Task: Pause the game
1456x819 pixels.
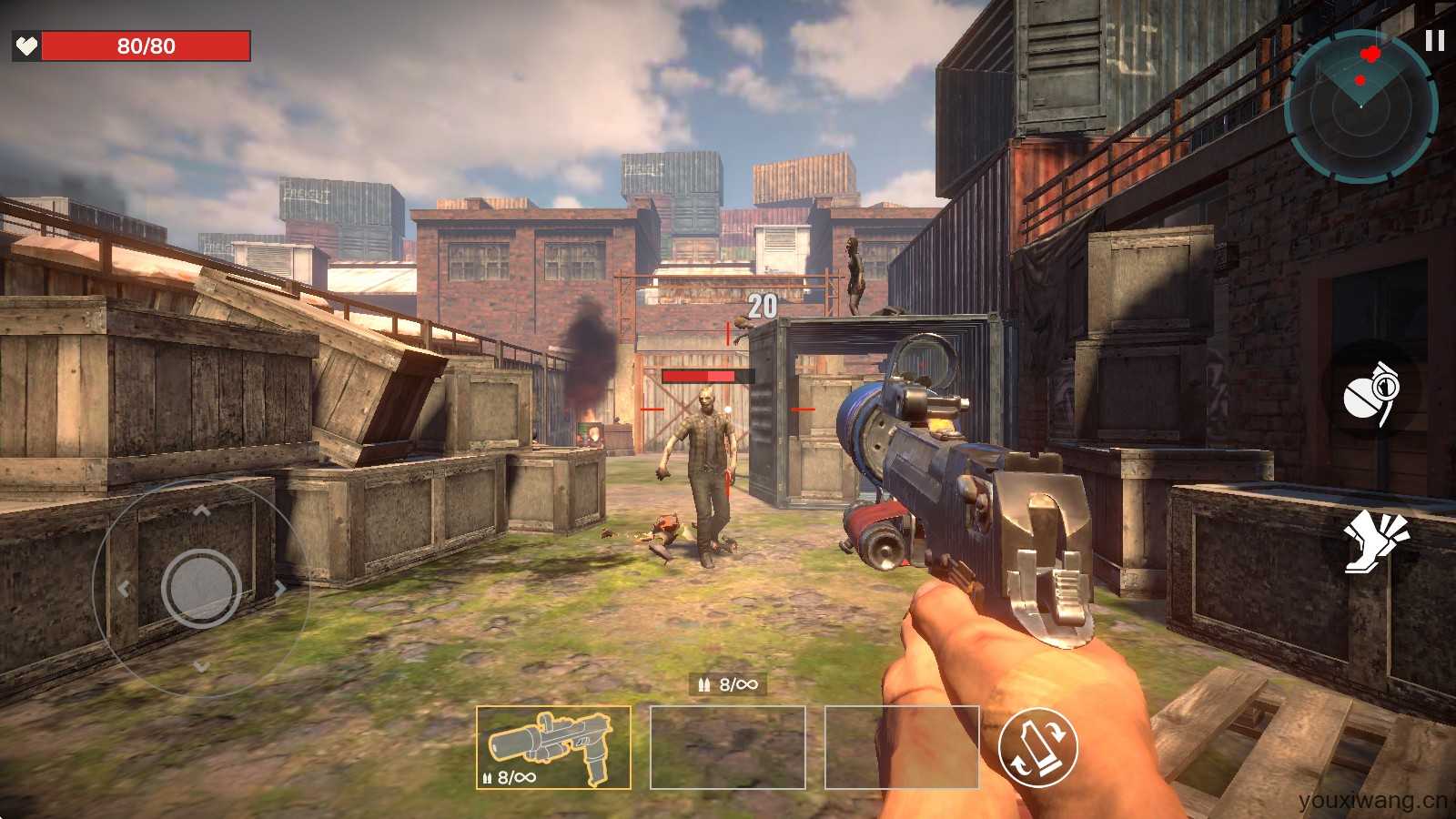Action: tap(1434, 41)
